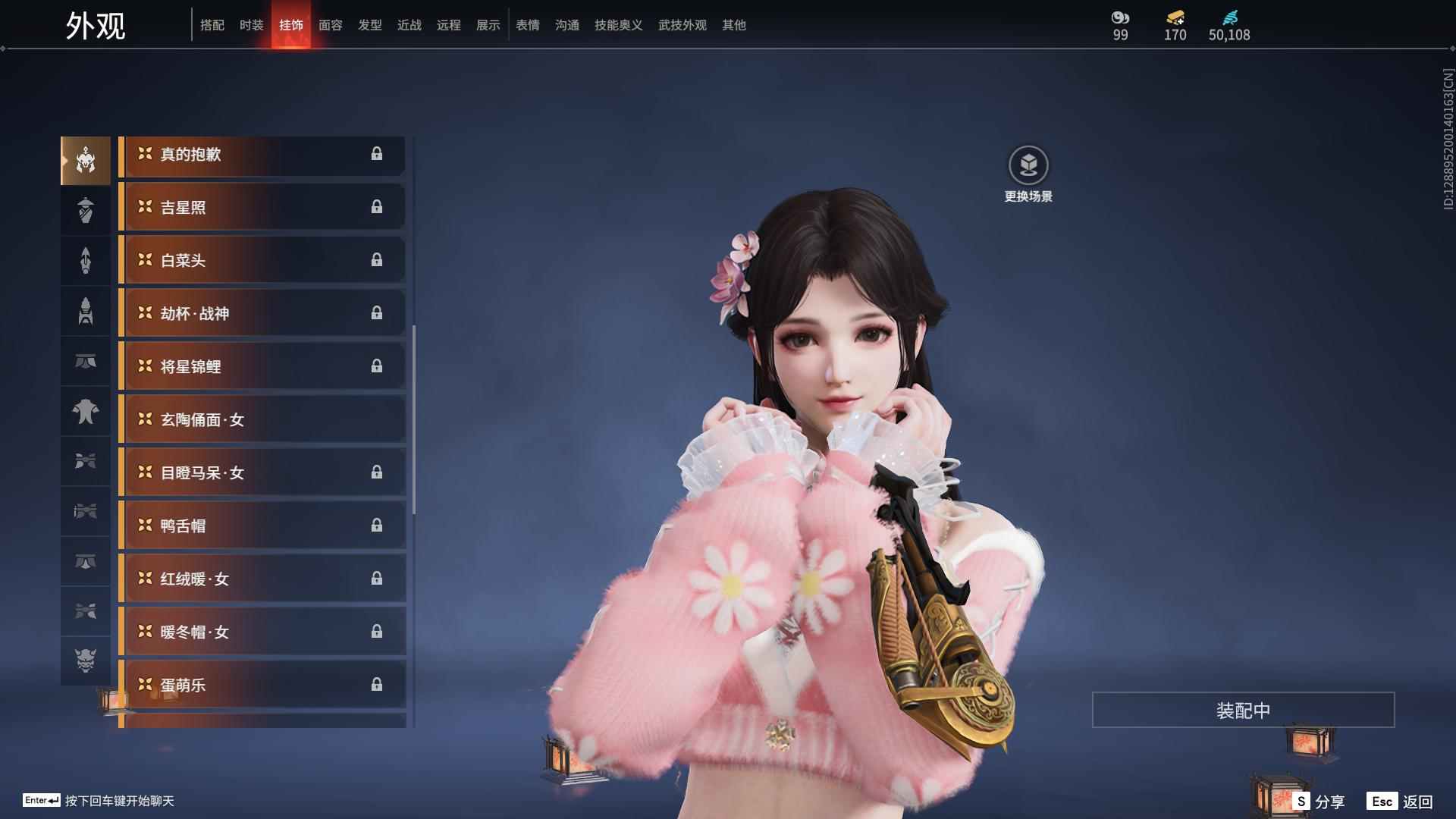Open the 近战 weapon tab

409,25
